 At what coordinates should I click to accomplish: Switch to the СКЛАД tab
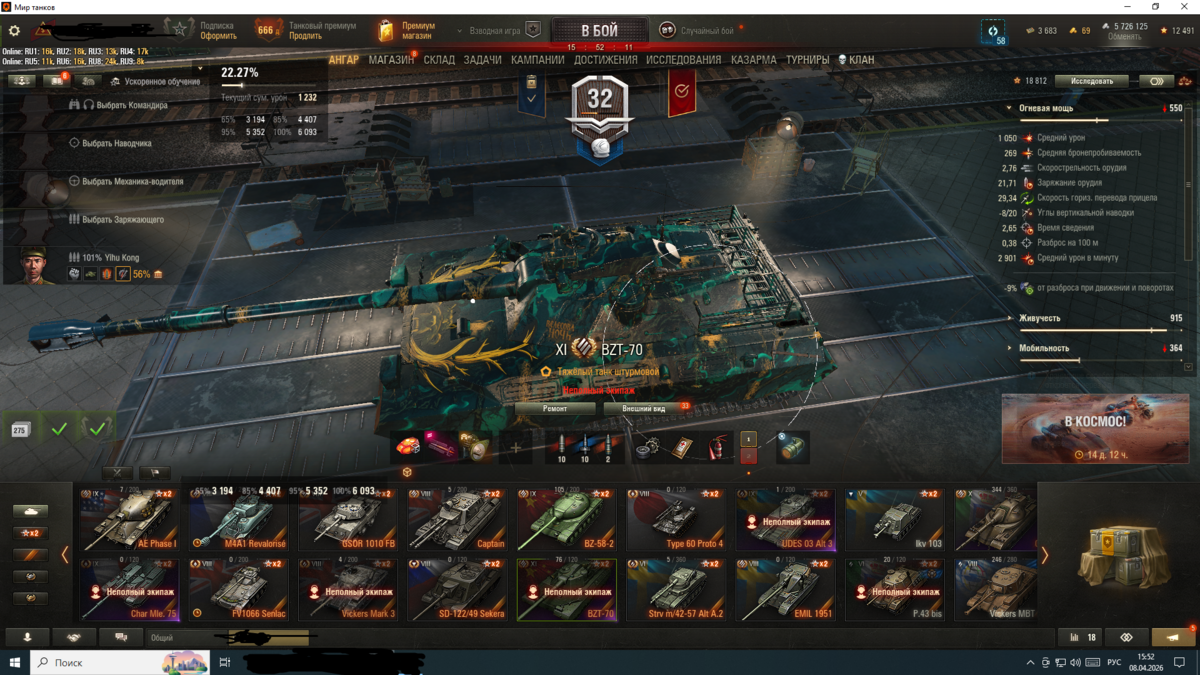pyautogui.click(x=439, y=60)
